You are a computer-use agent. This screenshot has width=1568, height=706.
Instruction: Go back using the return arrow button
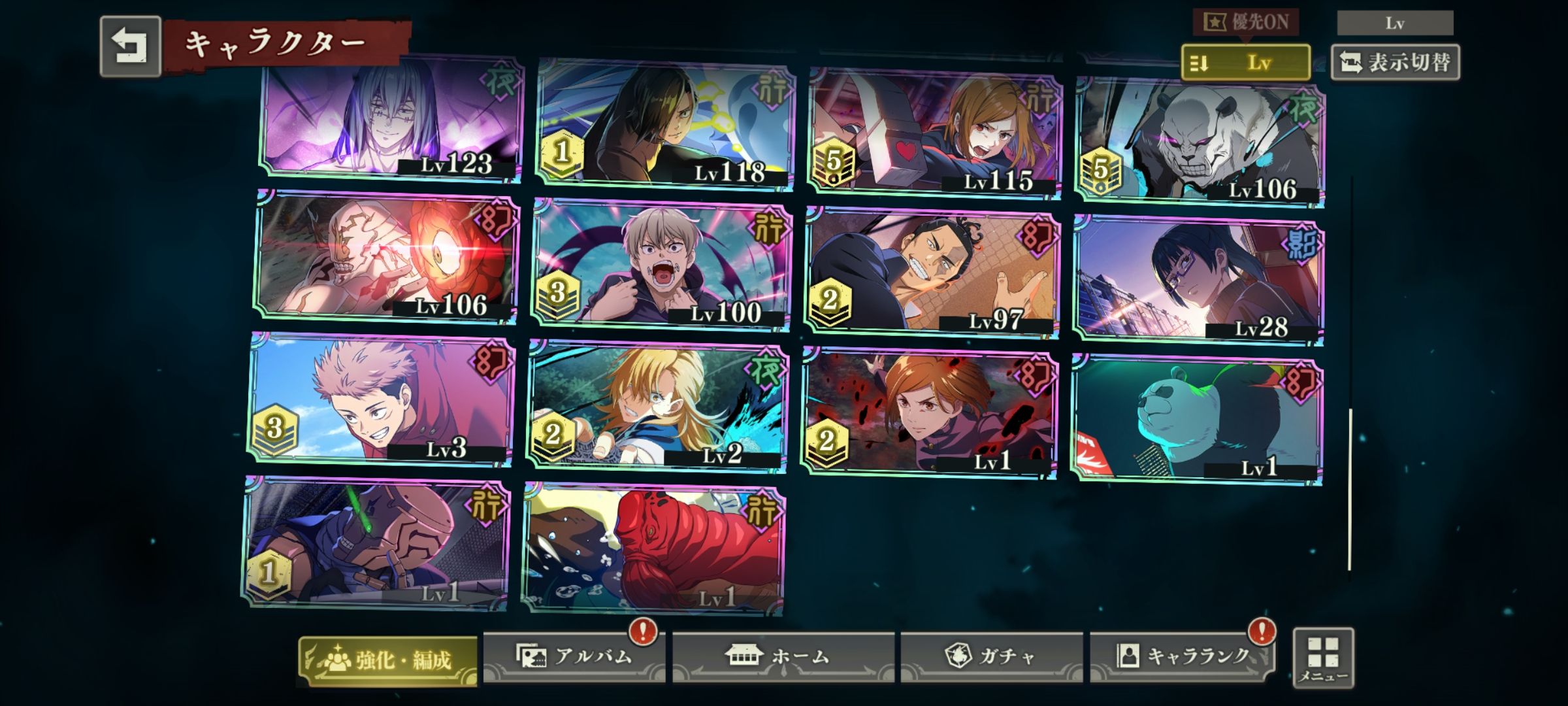(131, 46)
